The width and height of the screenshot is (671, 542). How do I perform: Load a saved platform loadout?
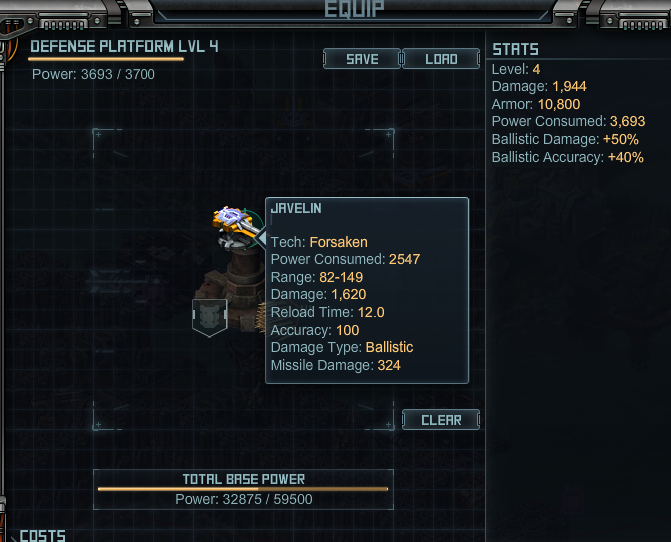click(441, 59)
